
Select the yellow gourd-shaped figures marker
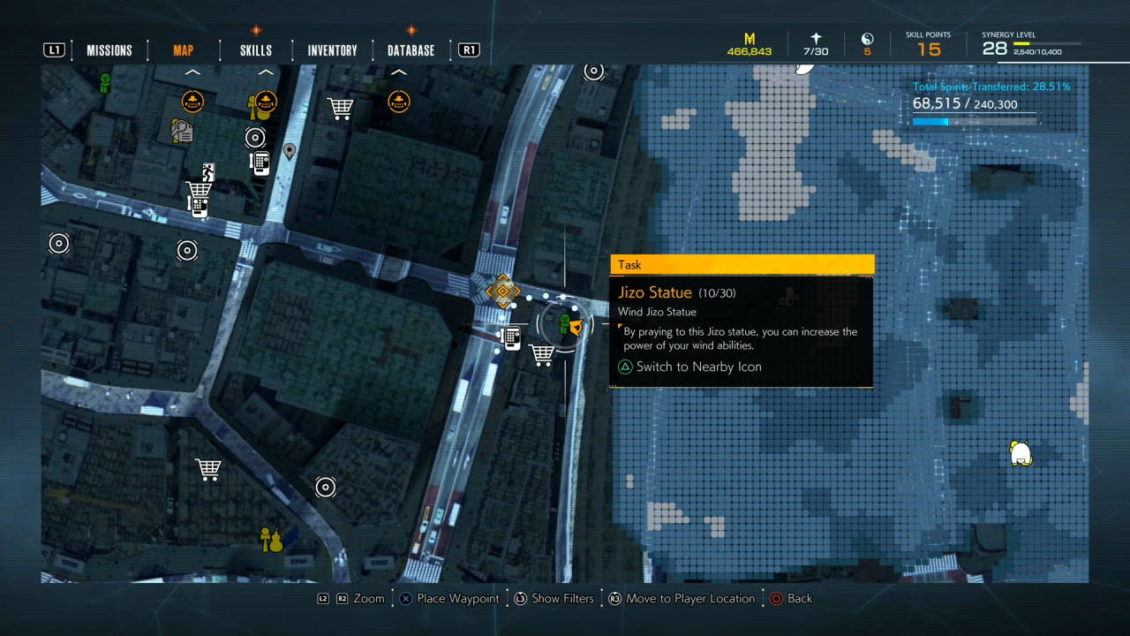coord(271,540)
